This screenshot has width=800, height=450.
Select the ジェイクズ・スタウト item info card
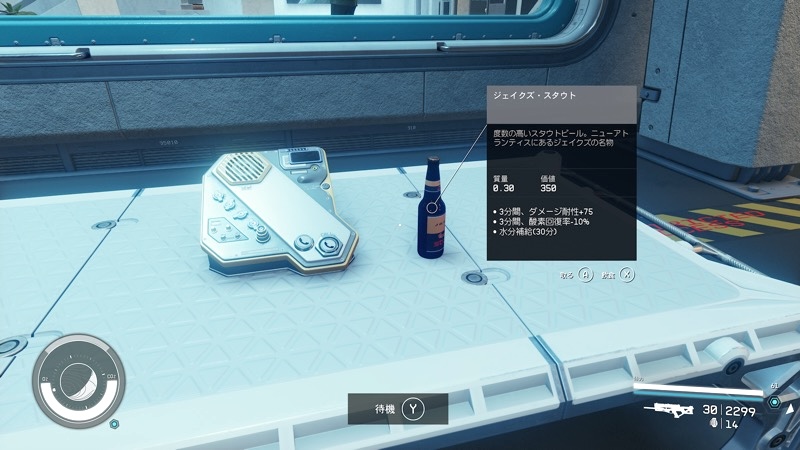561,173
